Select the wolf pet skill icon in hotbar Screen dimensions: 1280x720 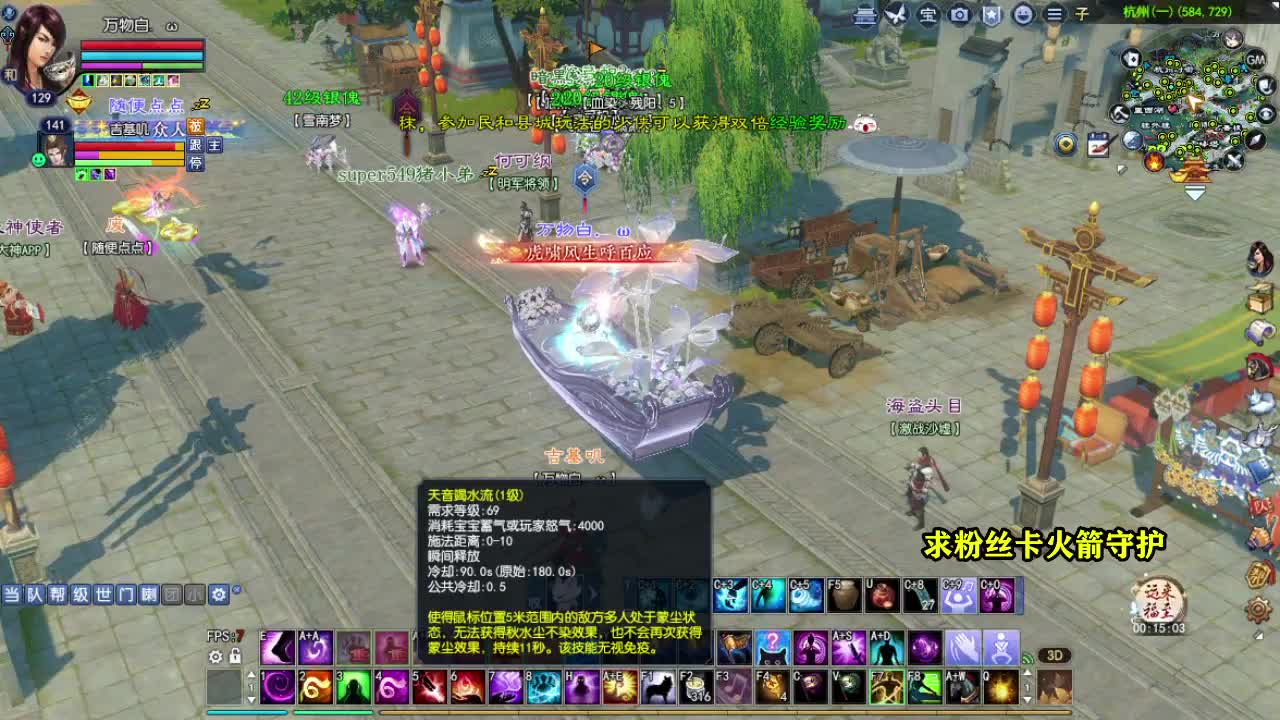659,686
